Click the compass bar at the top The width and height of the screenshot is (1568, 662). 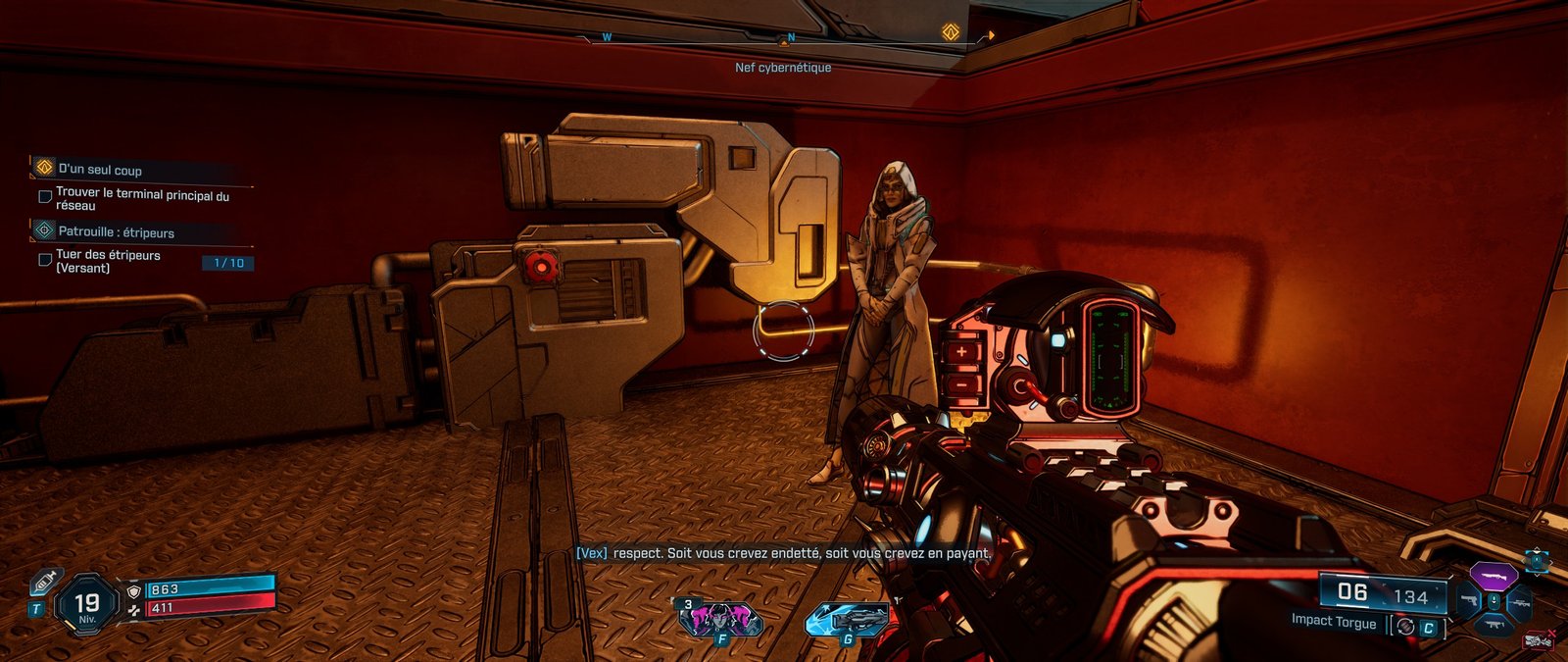point(784,39)
